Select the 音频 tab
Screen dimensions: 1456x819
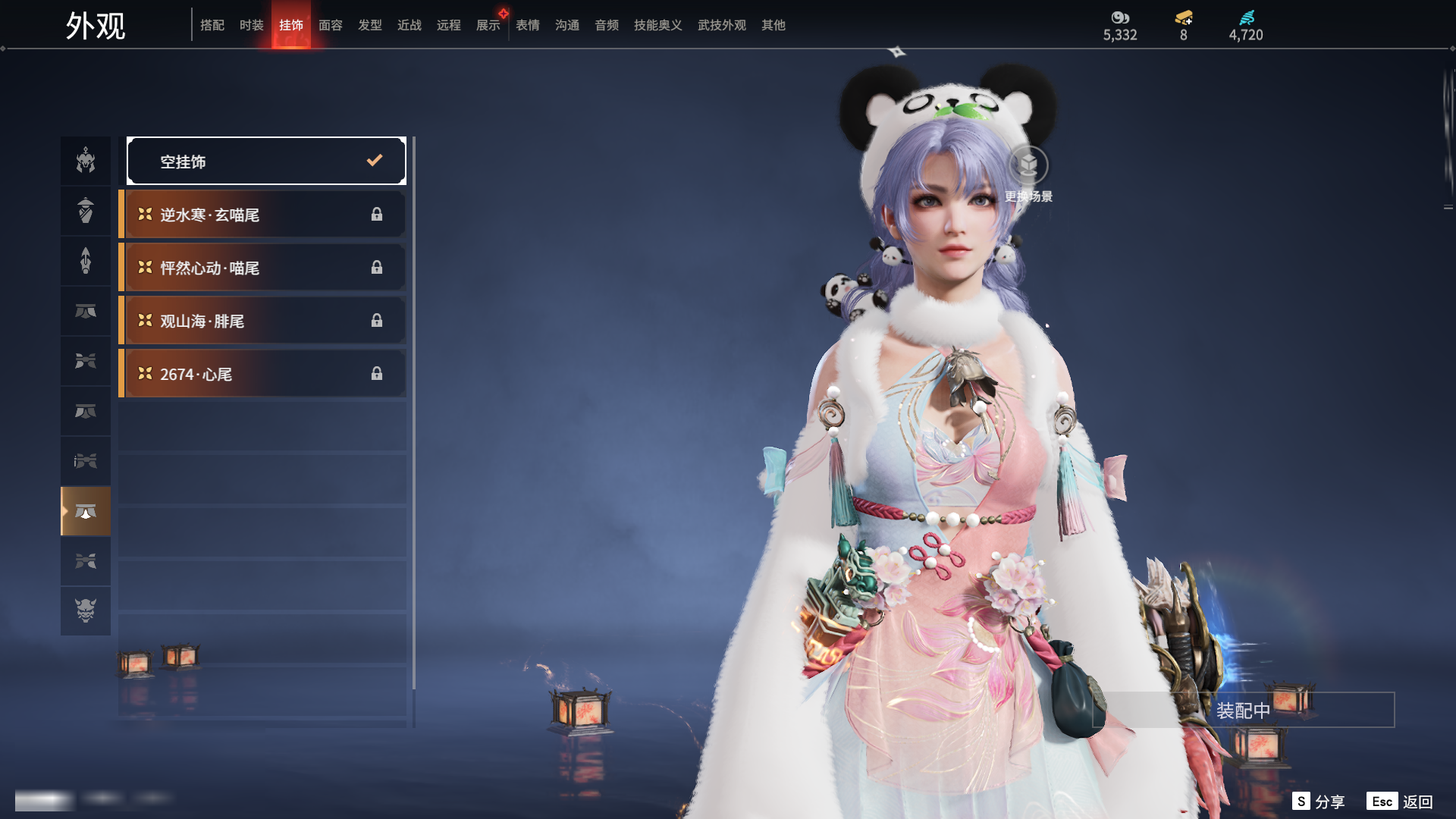pos(607,25)
